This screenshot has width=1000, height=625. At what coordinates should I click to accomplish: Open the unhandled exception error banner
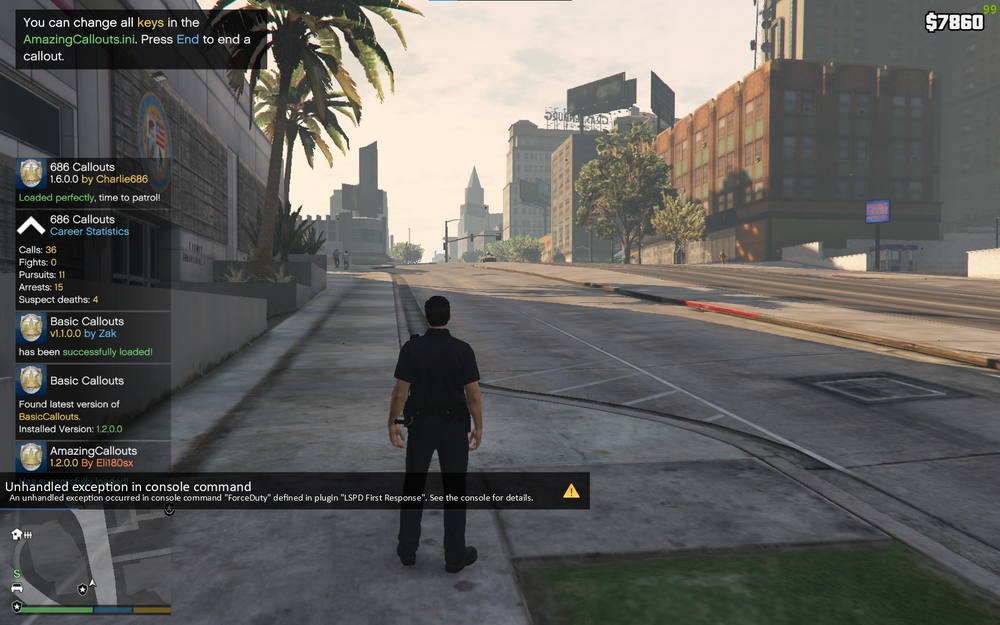pos(290,491)
